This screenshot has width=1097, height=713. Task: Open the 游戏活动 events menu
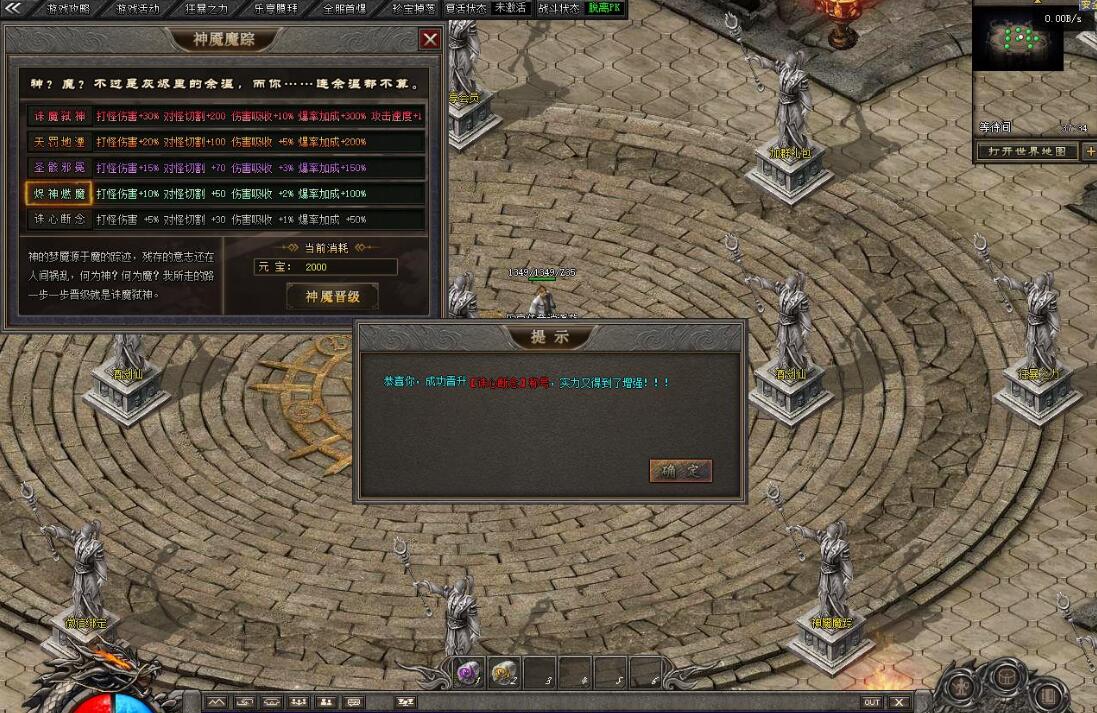[136, 8]
